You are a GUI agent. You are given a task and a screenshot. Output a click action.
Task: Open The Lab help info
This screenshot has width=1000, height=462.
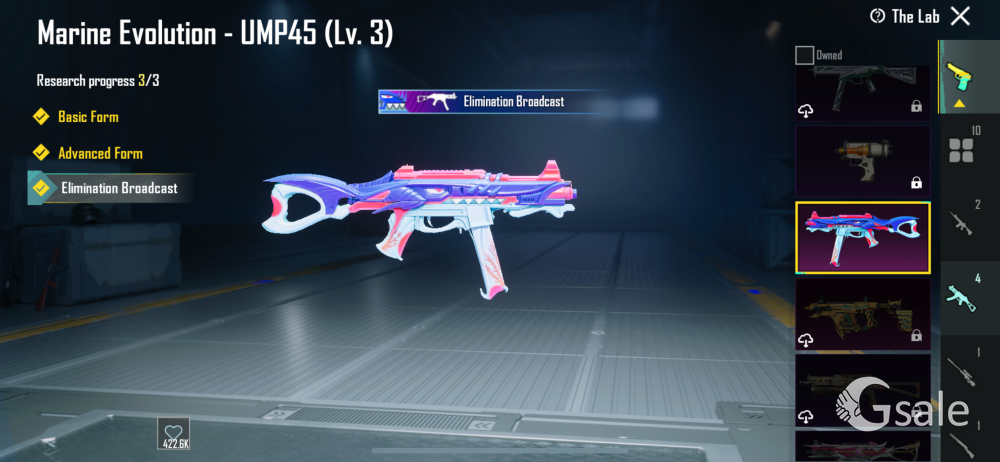pyautogui.click(x=877, y=16)
